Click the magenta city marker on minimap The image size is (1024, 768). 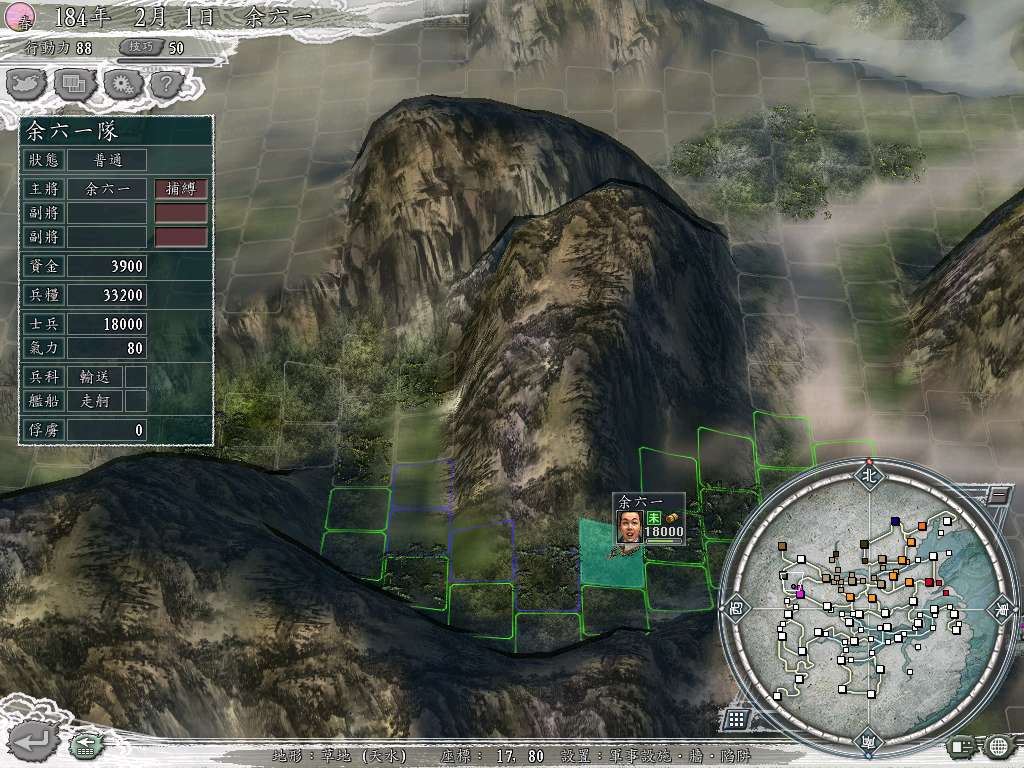(x=800, y=594)
